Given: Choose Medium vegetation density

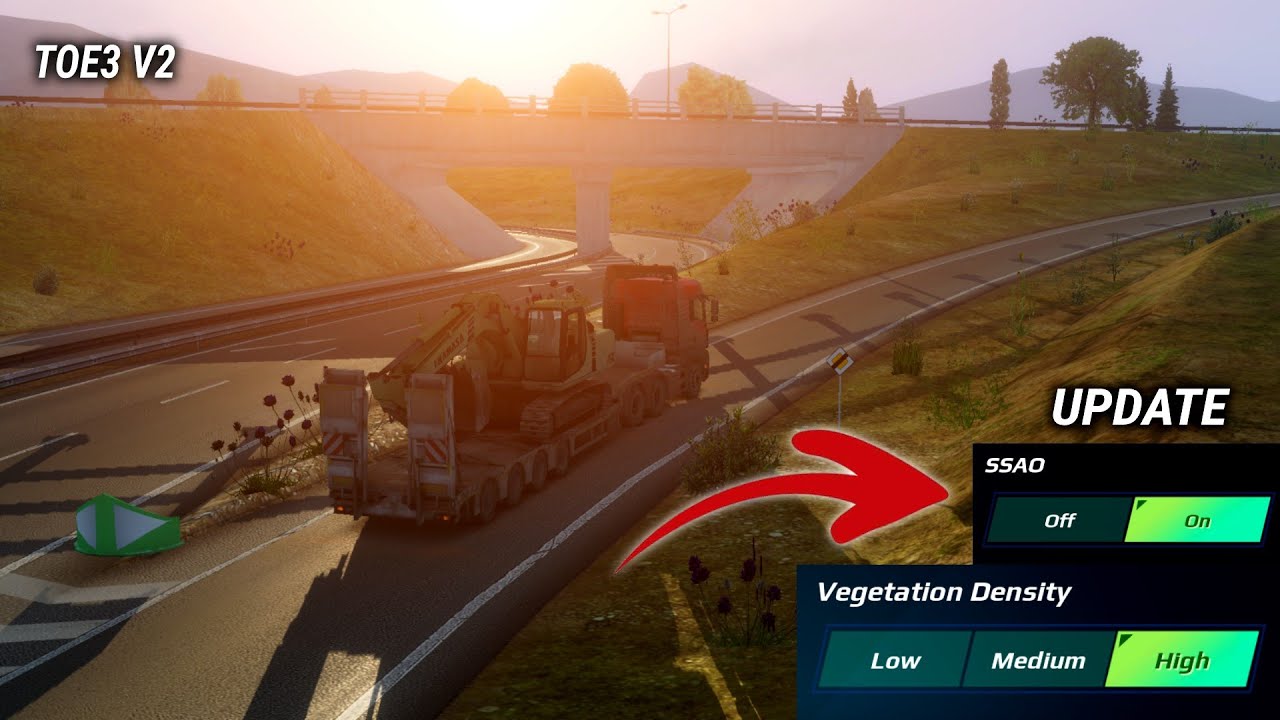Looking at the screenshot, I should 1037,660.
